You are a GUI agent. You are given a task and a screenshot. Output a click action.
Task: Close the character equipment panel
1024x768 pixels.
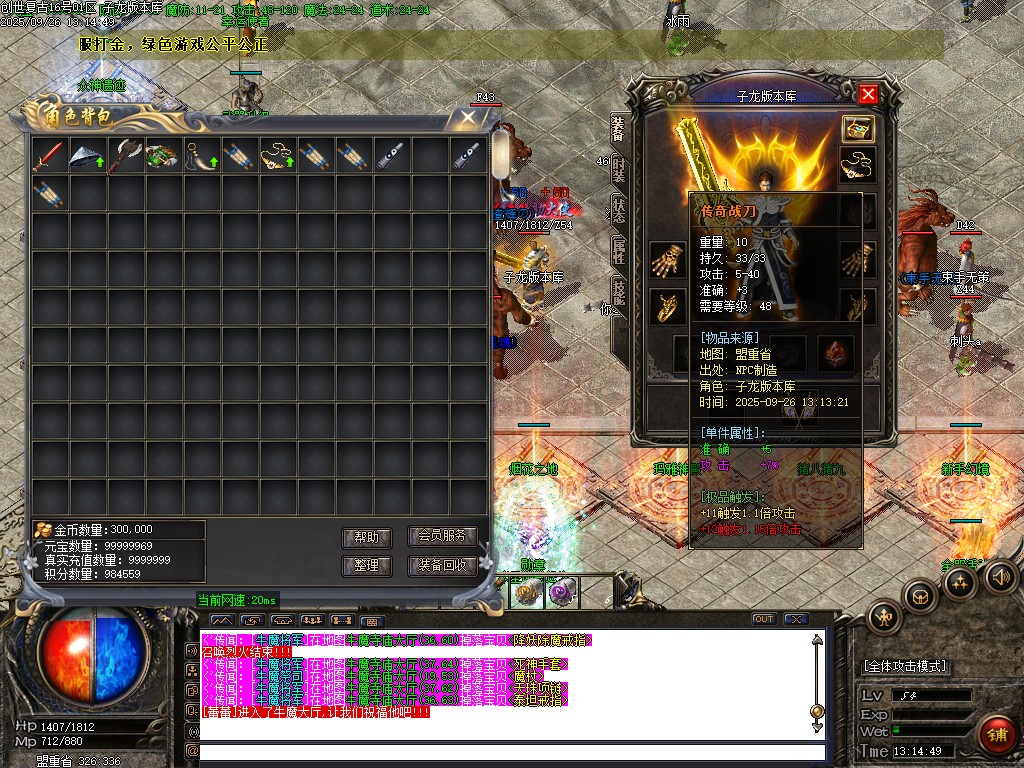[868, 94]
